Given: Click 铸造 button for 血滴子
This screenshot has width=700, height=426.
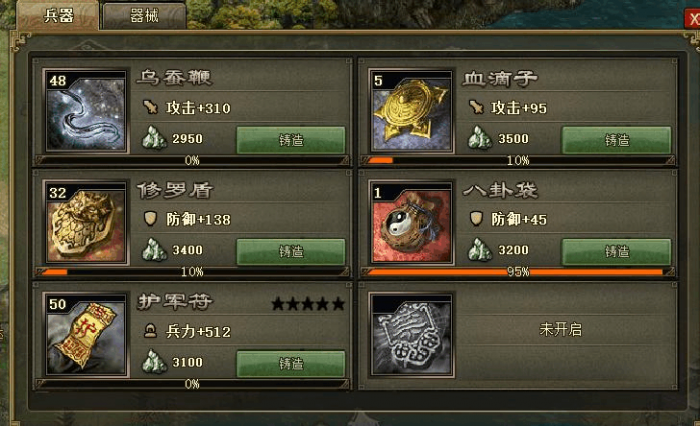Looking at the screenshot, I should pos(616,140).
